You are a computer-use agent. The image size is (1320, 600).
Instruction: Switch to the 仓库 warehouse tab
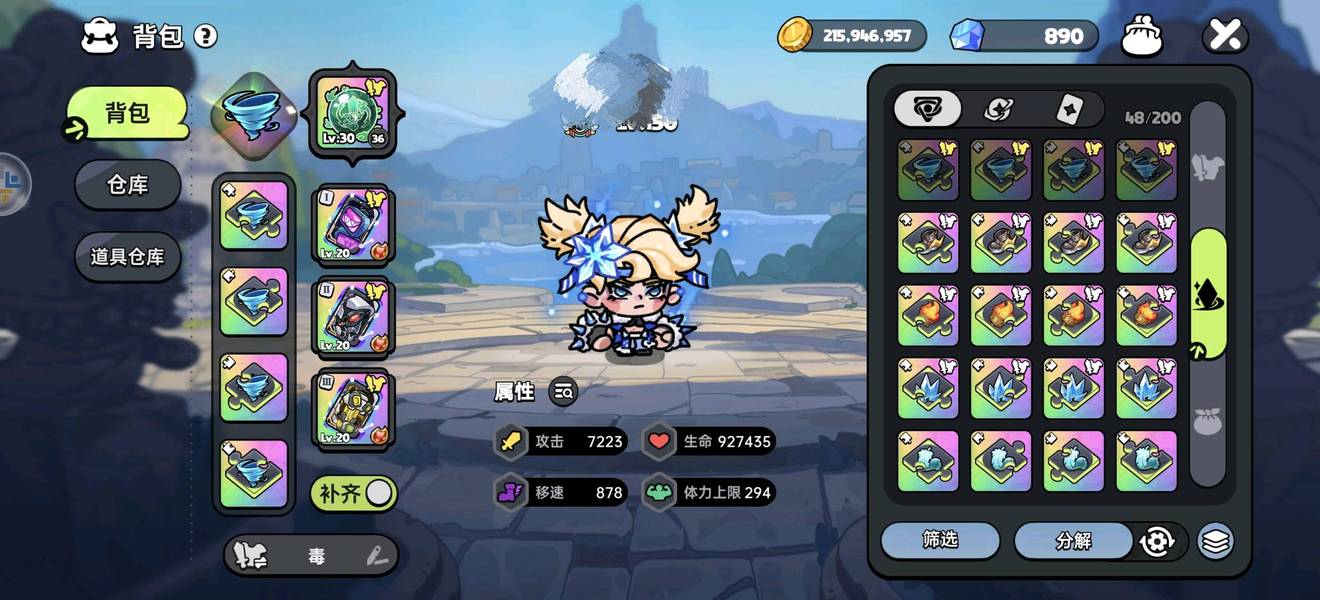click(x=127, y=185)
